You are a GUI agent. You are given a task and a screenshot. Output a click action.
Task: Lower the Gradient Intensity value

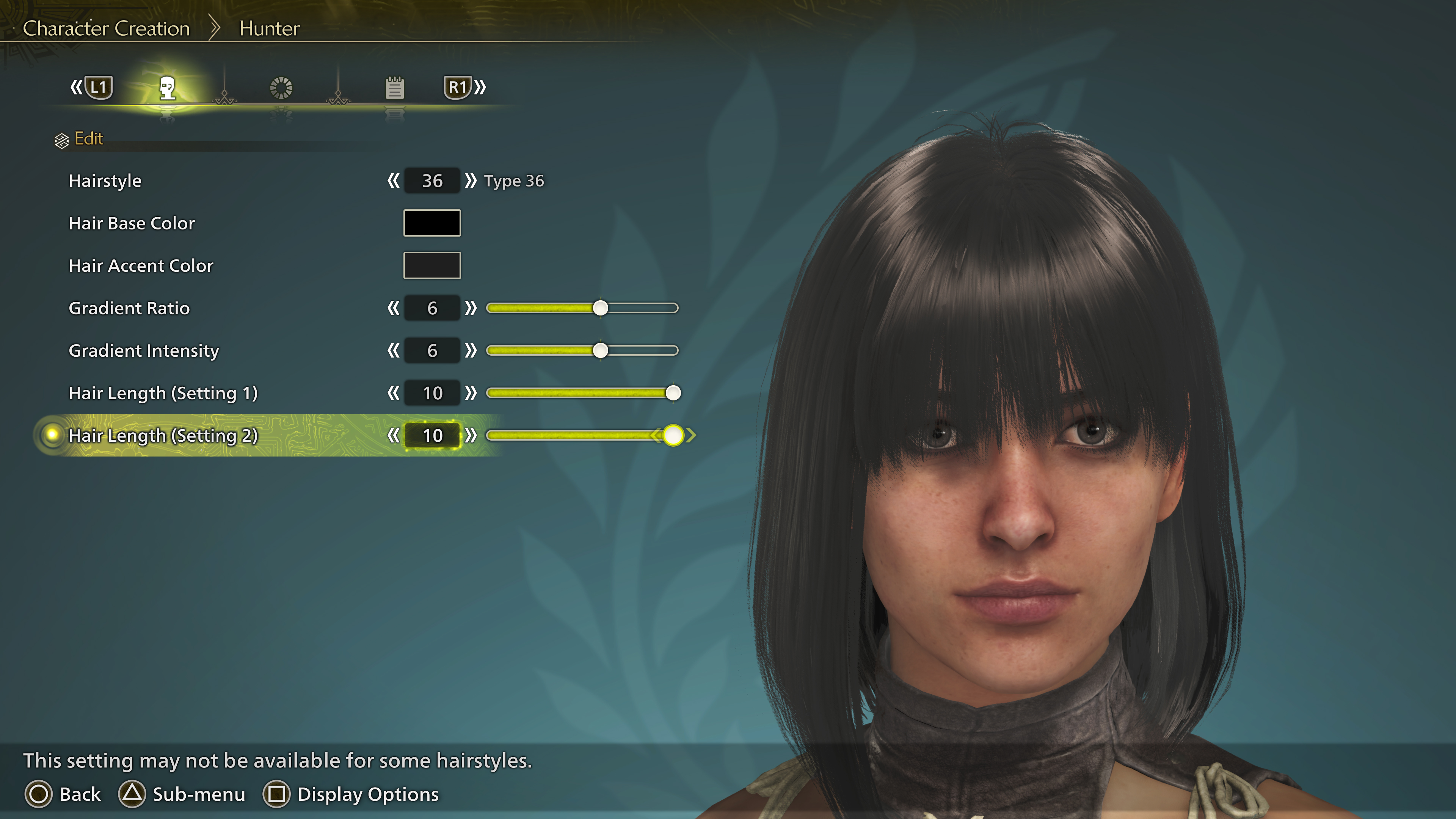394,350
